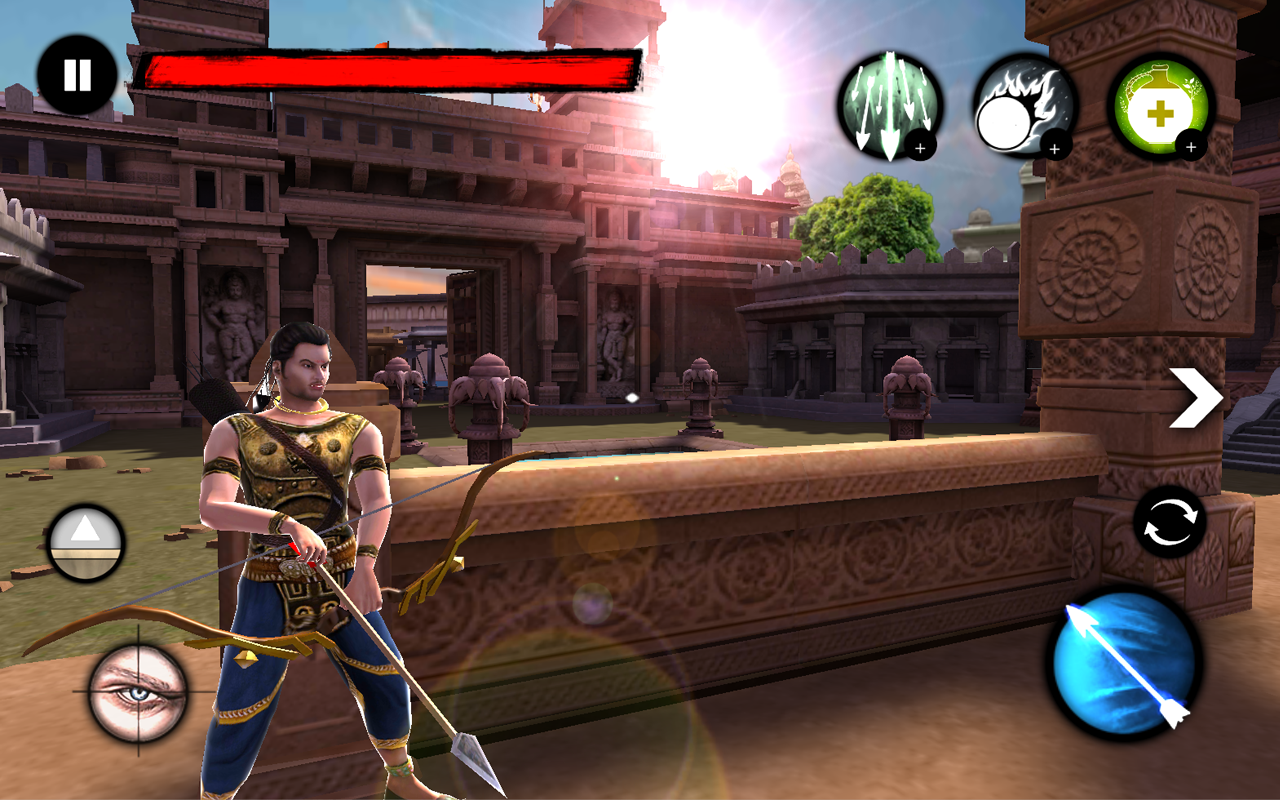This screenshot has height=800, width=1280.
Task: Switch weapons with the circular arrows icon
Action: (1172, 520)
